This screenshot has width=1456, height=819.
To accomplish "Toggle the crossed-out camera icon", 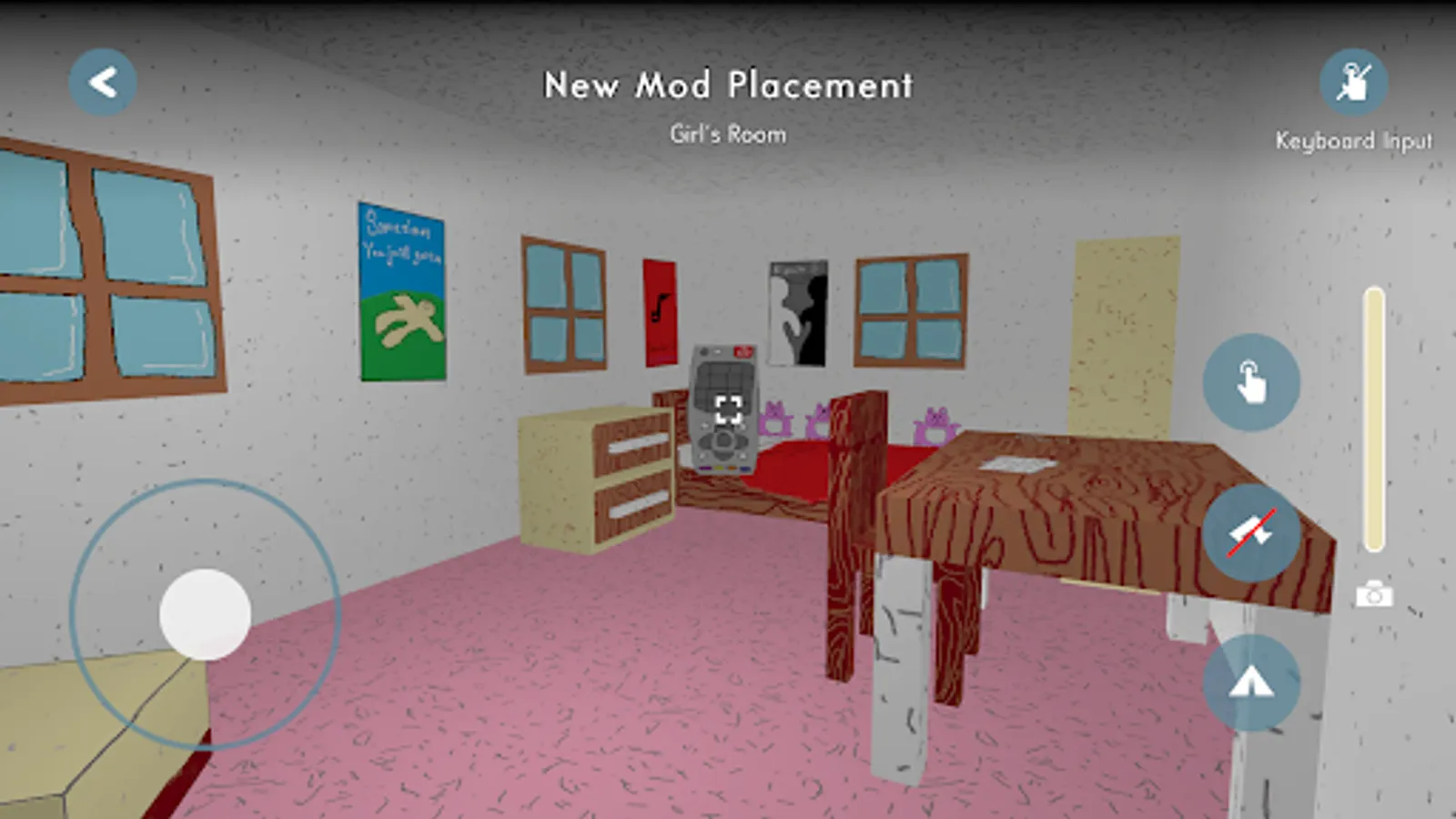I will [x=1251, y=532].
